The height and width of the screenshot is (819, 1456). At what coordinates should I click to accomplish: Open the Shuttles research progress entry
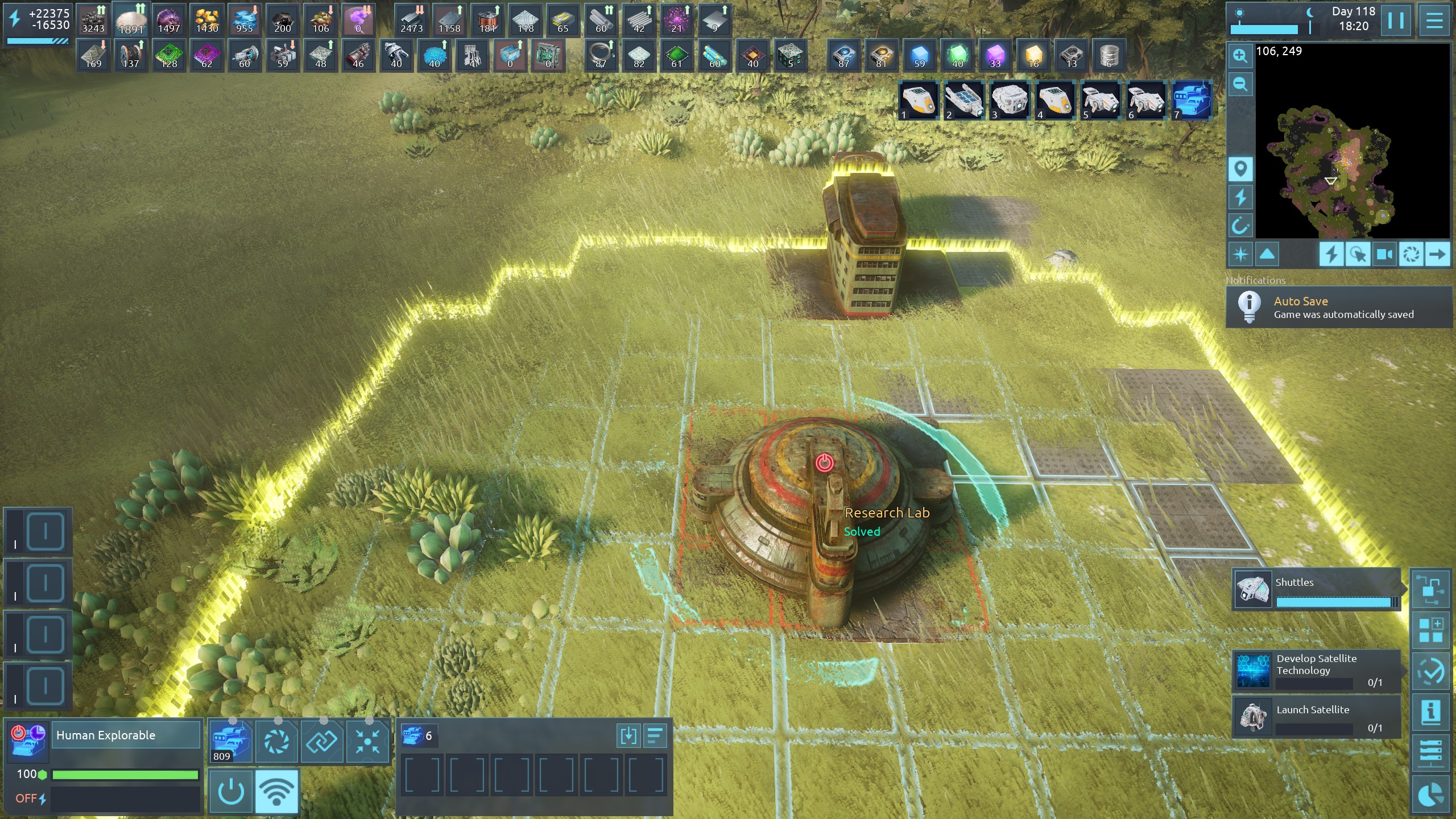coord(1316,590)
